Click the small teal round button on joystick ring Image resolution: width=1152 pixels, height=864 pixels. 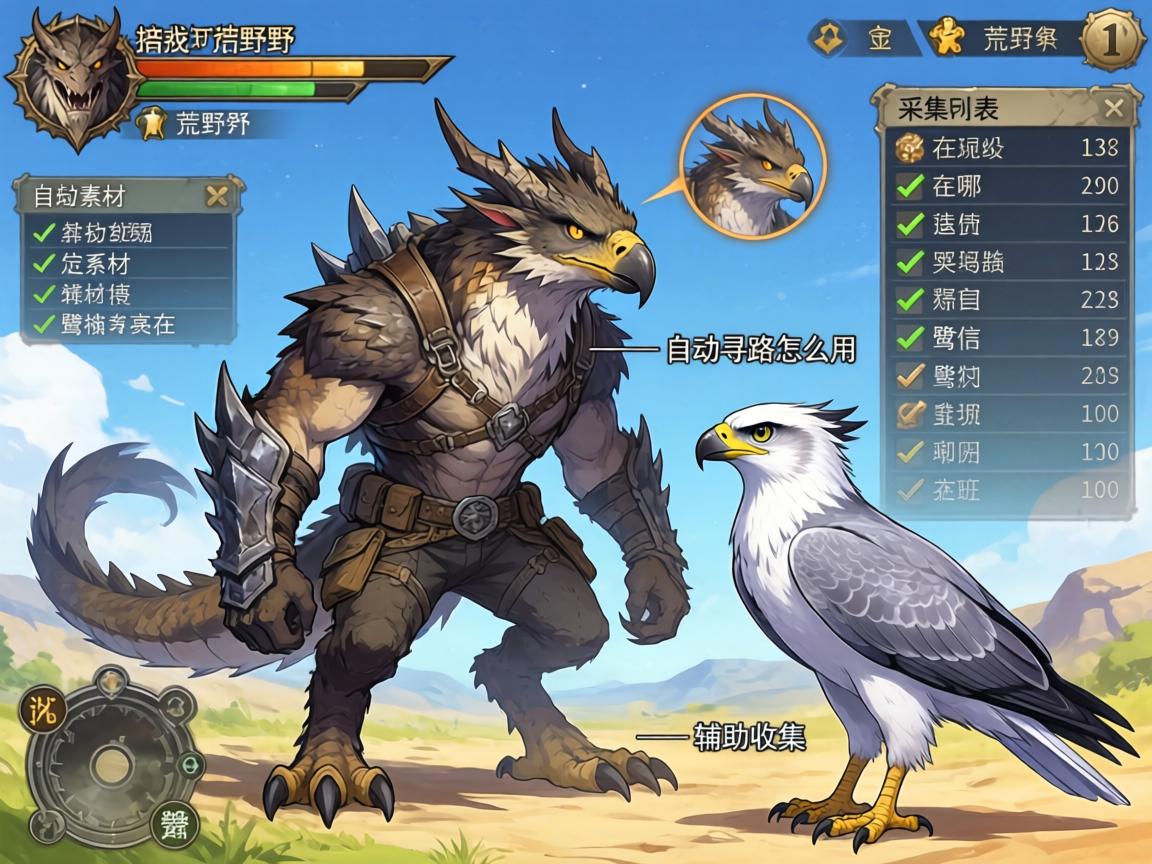click(x=190, y=765)
